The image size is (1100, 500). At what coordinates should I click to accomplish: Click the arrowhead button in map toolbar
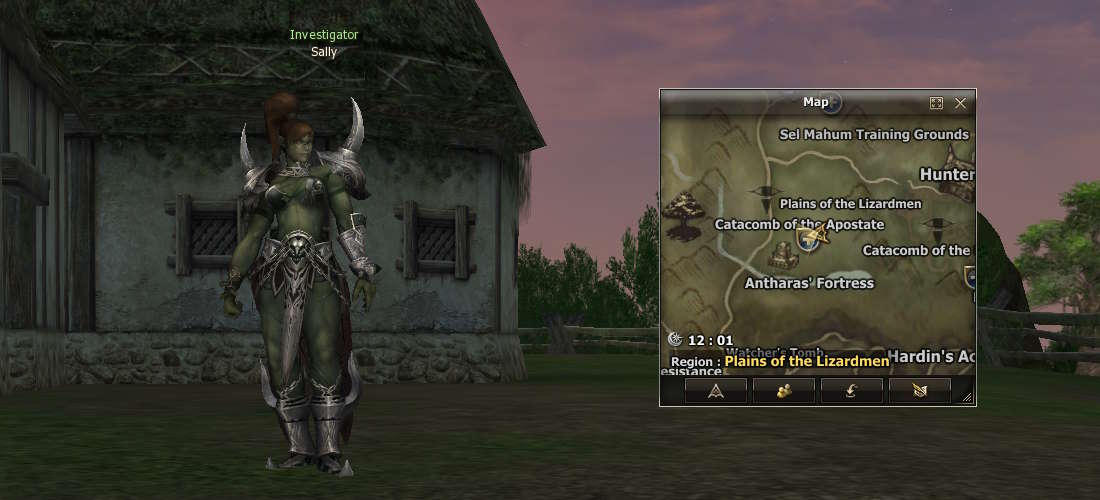click(715, 391)
